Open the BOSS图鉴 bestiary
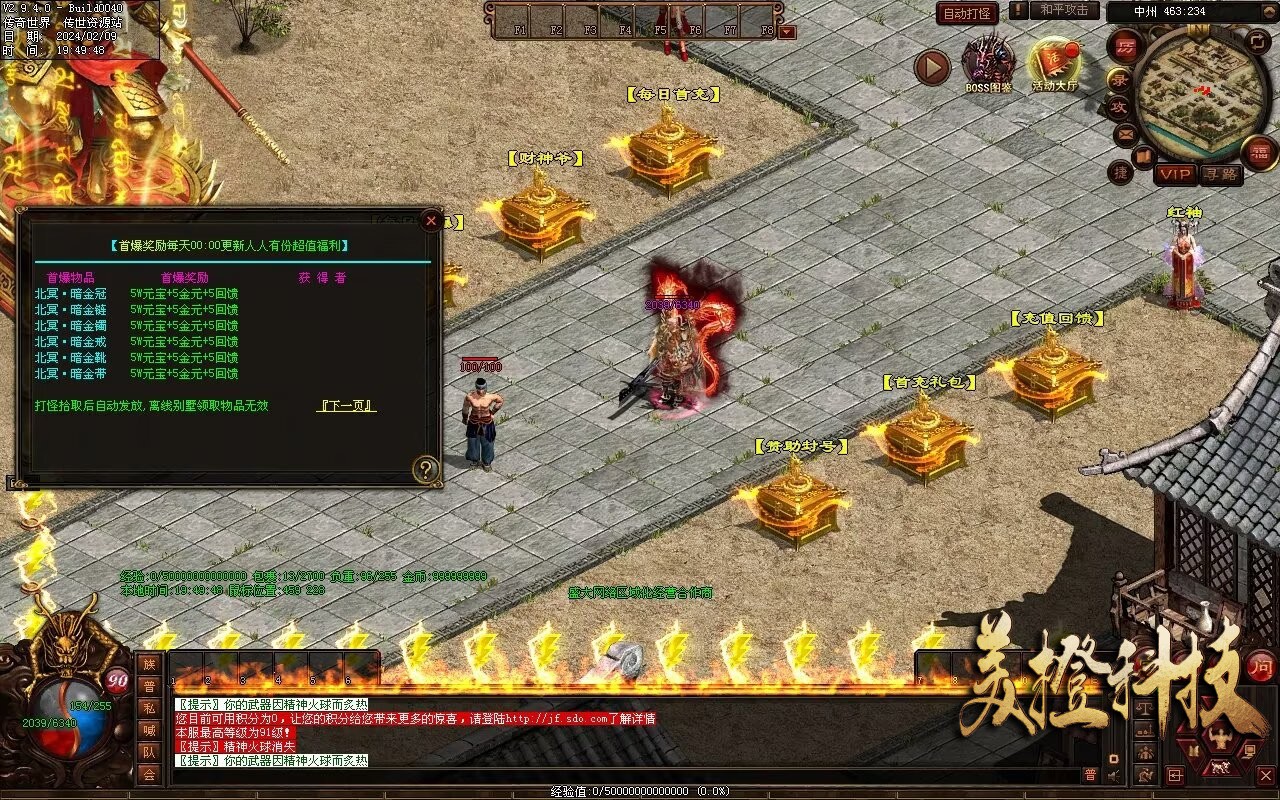Viewport: 1280px width, 800px height. pos(988,62)
